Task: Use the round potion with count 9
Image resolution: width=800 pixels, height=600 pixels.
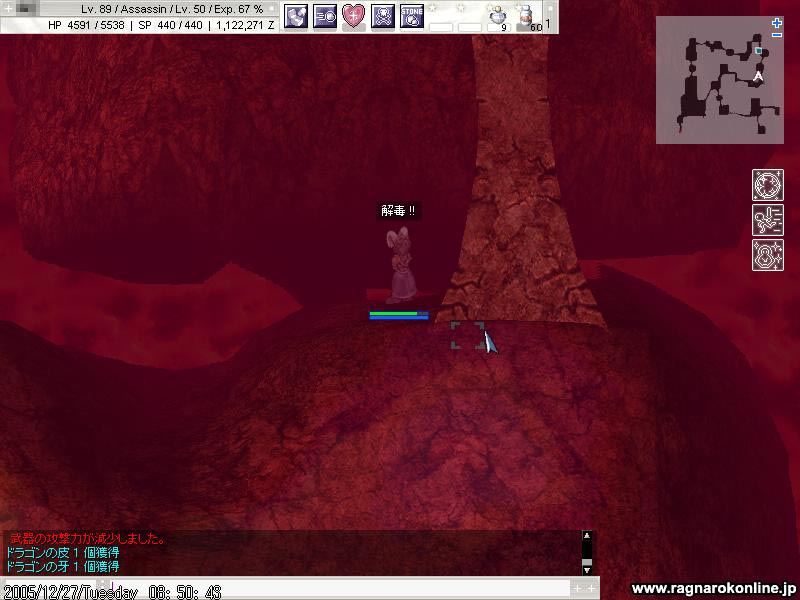Action: coord(497,16)
